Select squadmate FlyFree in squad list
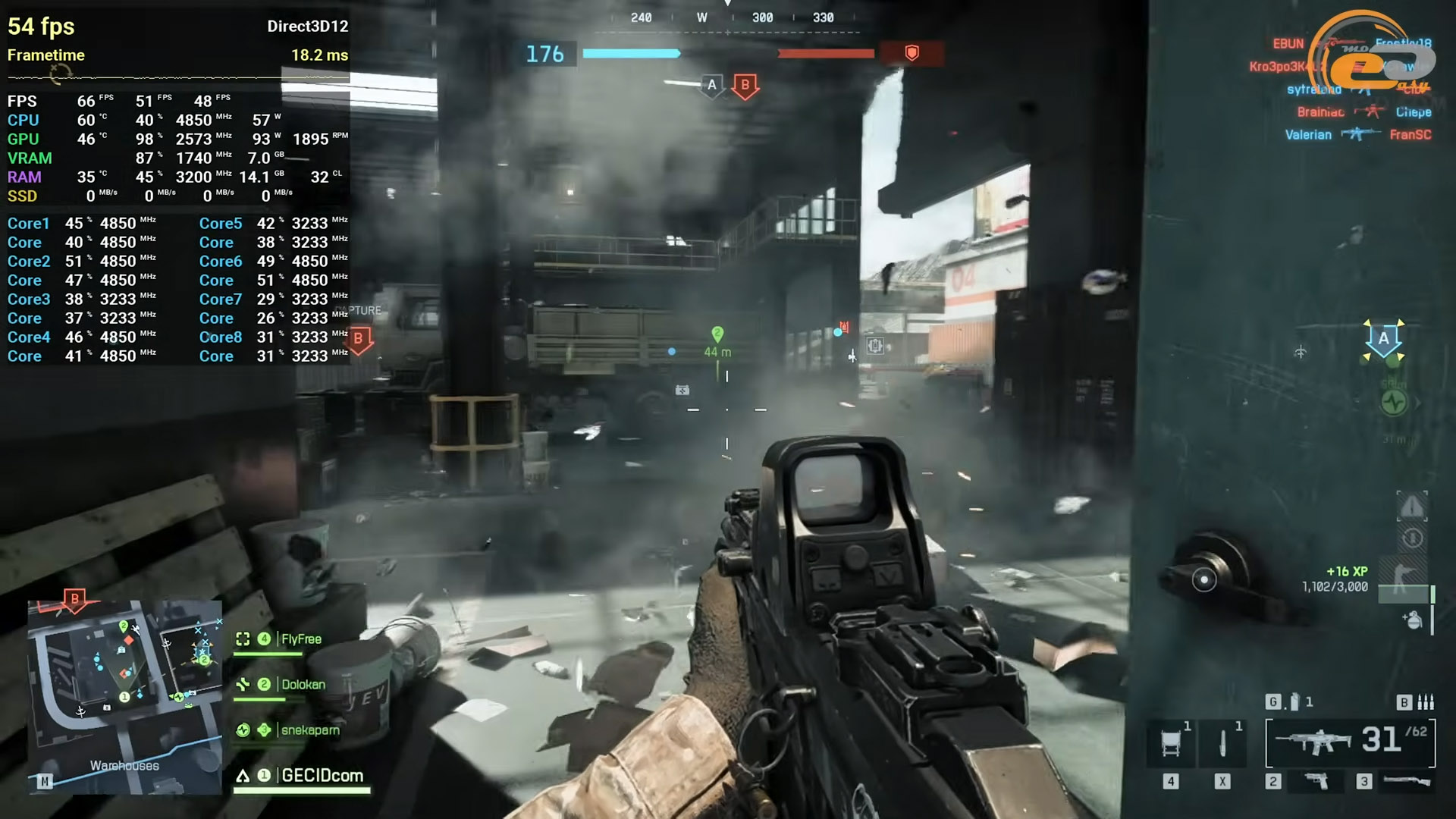This screenshot has width=1456, height=819. (x=301, y=639)
